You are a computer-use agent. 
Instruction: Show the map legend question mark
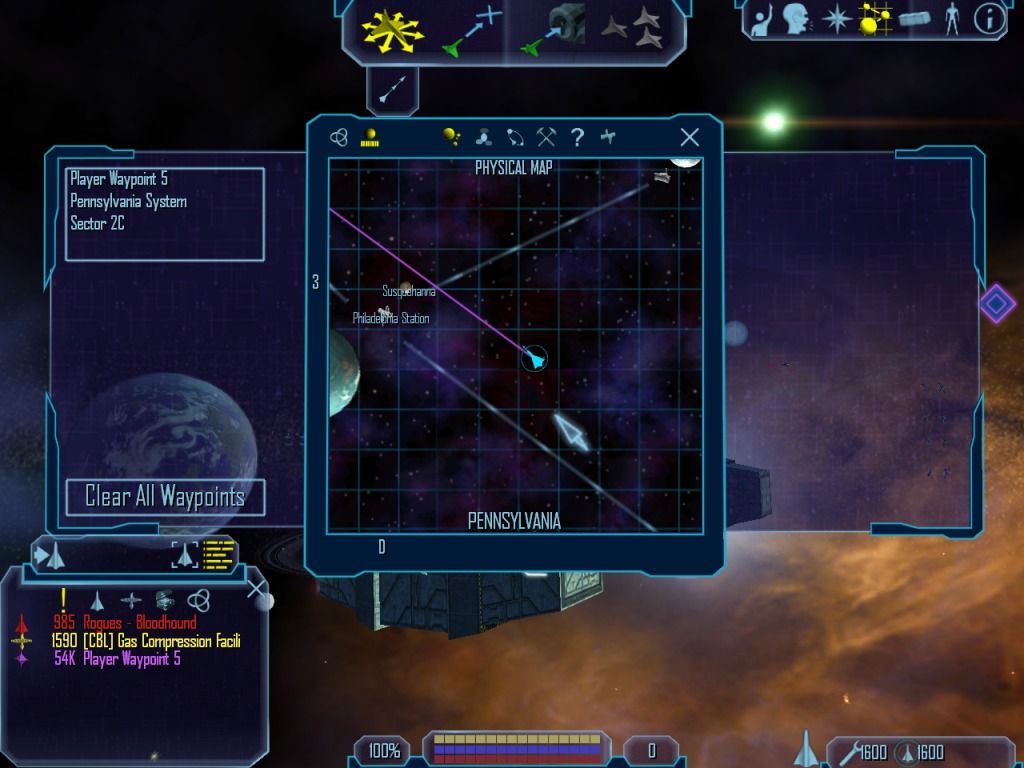coord(577,137)
